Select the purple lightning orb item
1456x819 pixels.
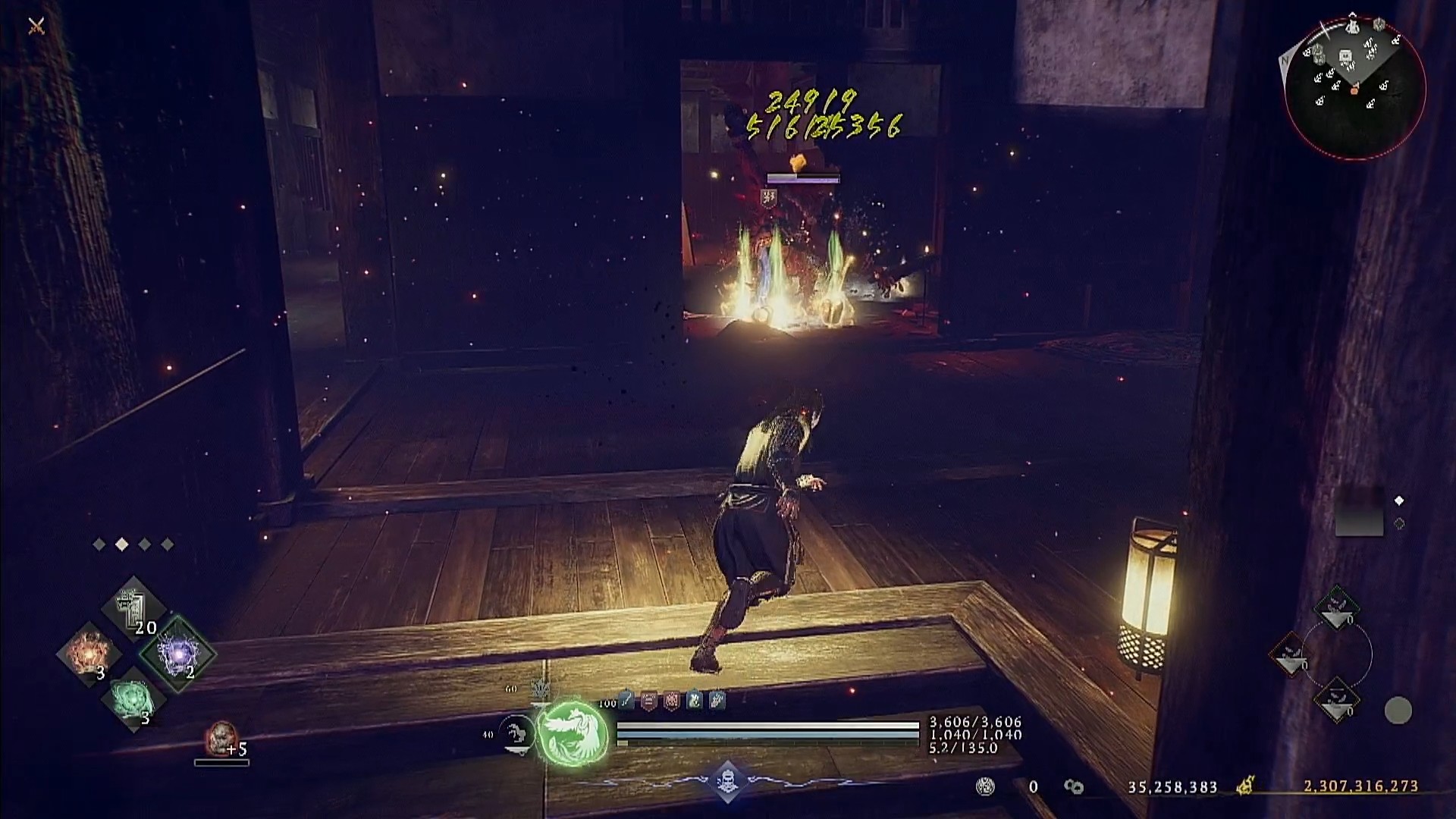179,652
